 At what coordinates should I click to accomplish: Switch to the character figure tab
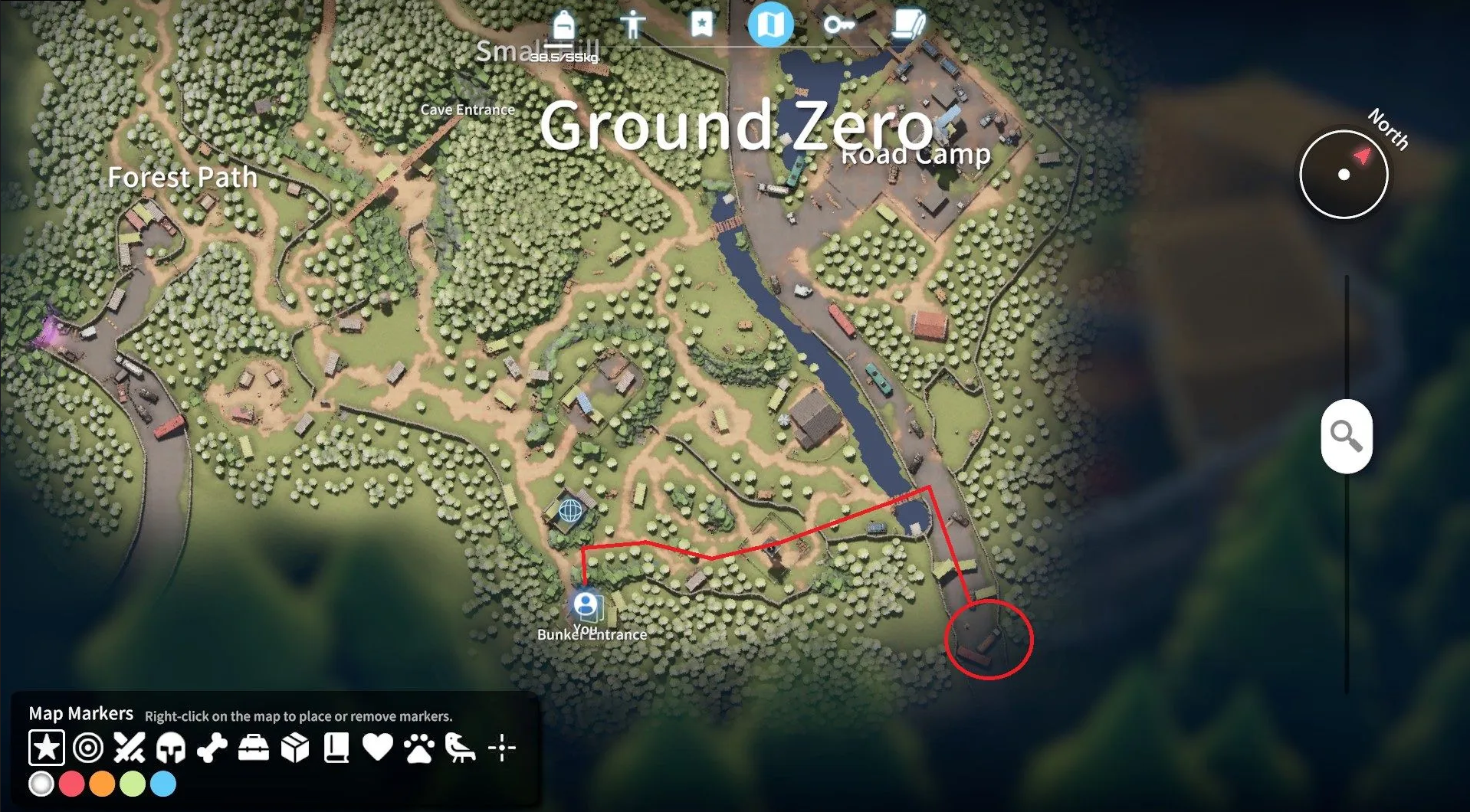point(632,25)
